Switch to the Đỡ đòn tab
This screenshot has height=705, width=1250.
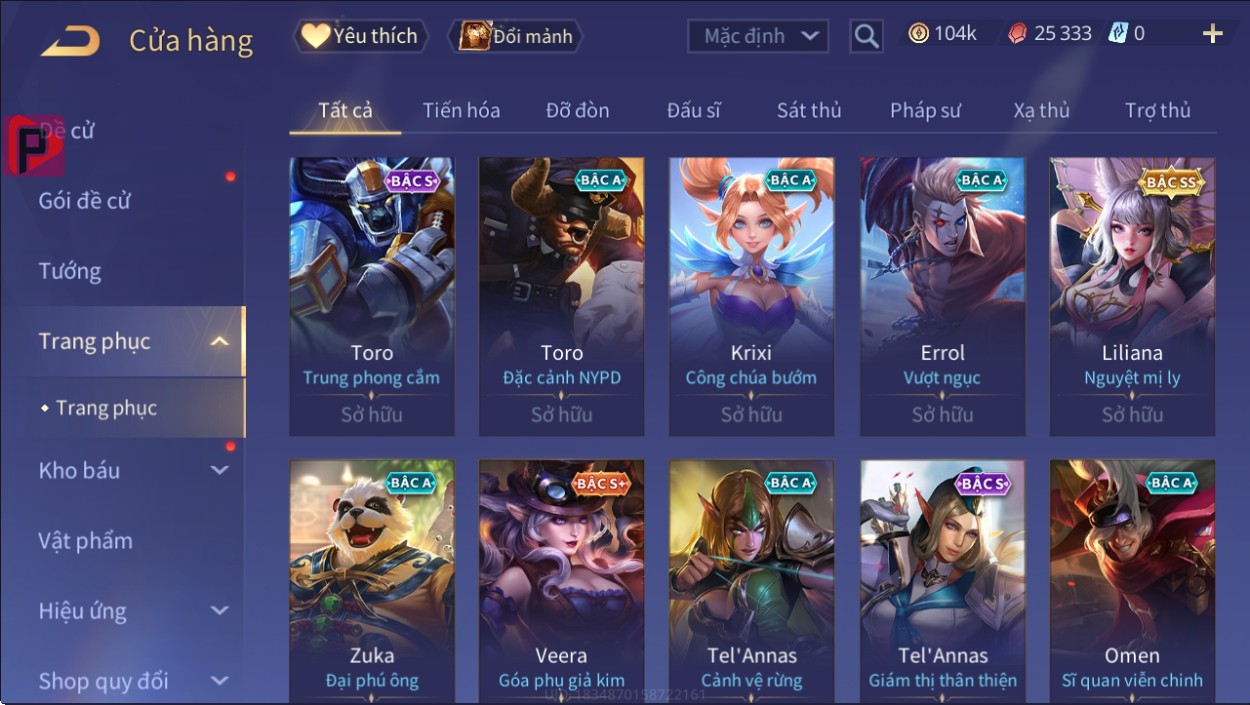pos(577,110)
